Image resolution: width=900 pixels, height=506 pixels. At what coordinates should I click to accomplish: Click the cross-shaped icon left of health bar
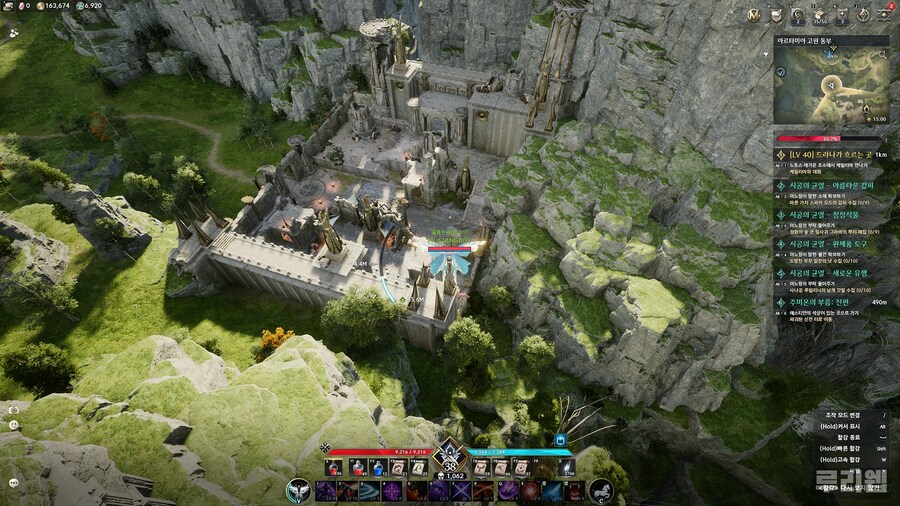click(x=325, y=446)
